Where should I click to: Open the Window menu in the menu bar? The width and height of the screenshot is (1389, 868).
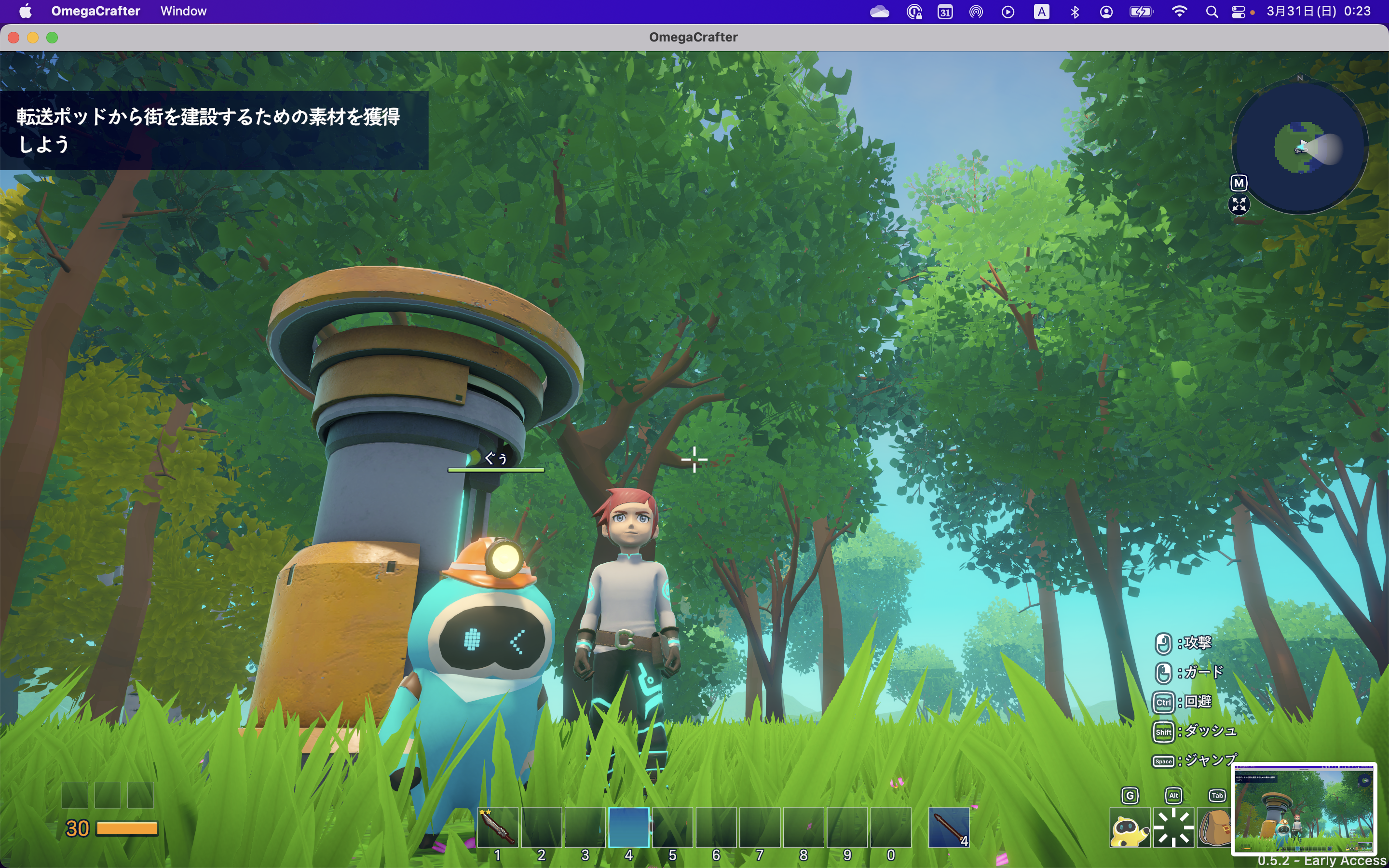point(183,11)
